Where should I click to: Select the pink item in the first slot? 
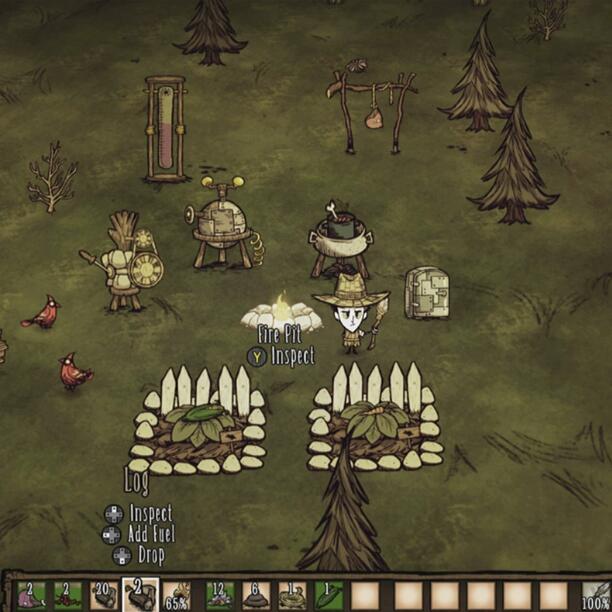tap(29, 595)
